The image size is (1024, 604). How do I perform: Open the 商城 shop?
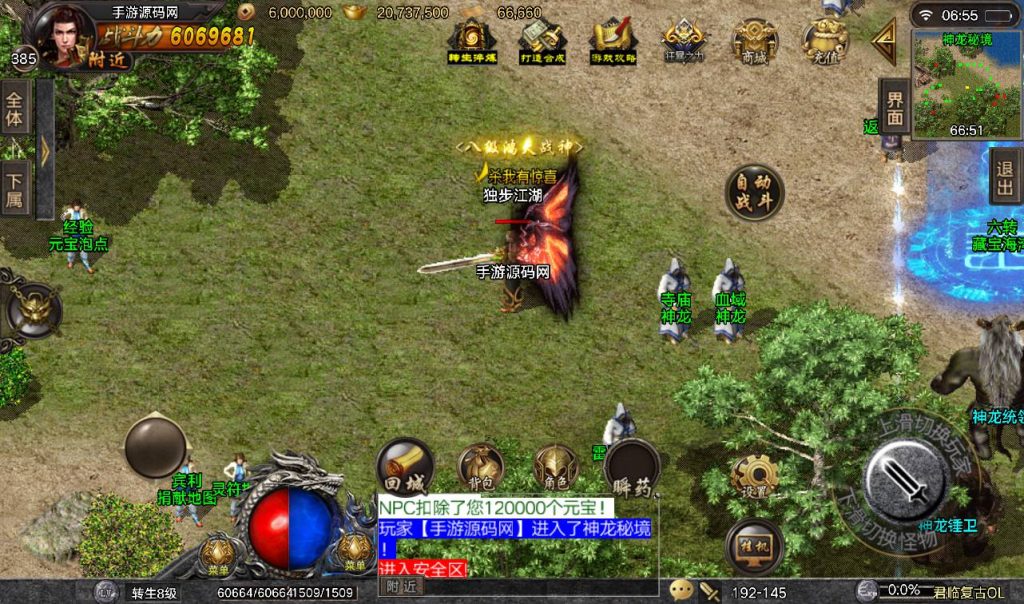coord(754,42)
